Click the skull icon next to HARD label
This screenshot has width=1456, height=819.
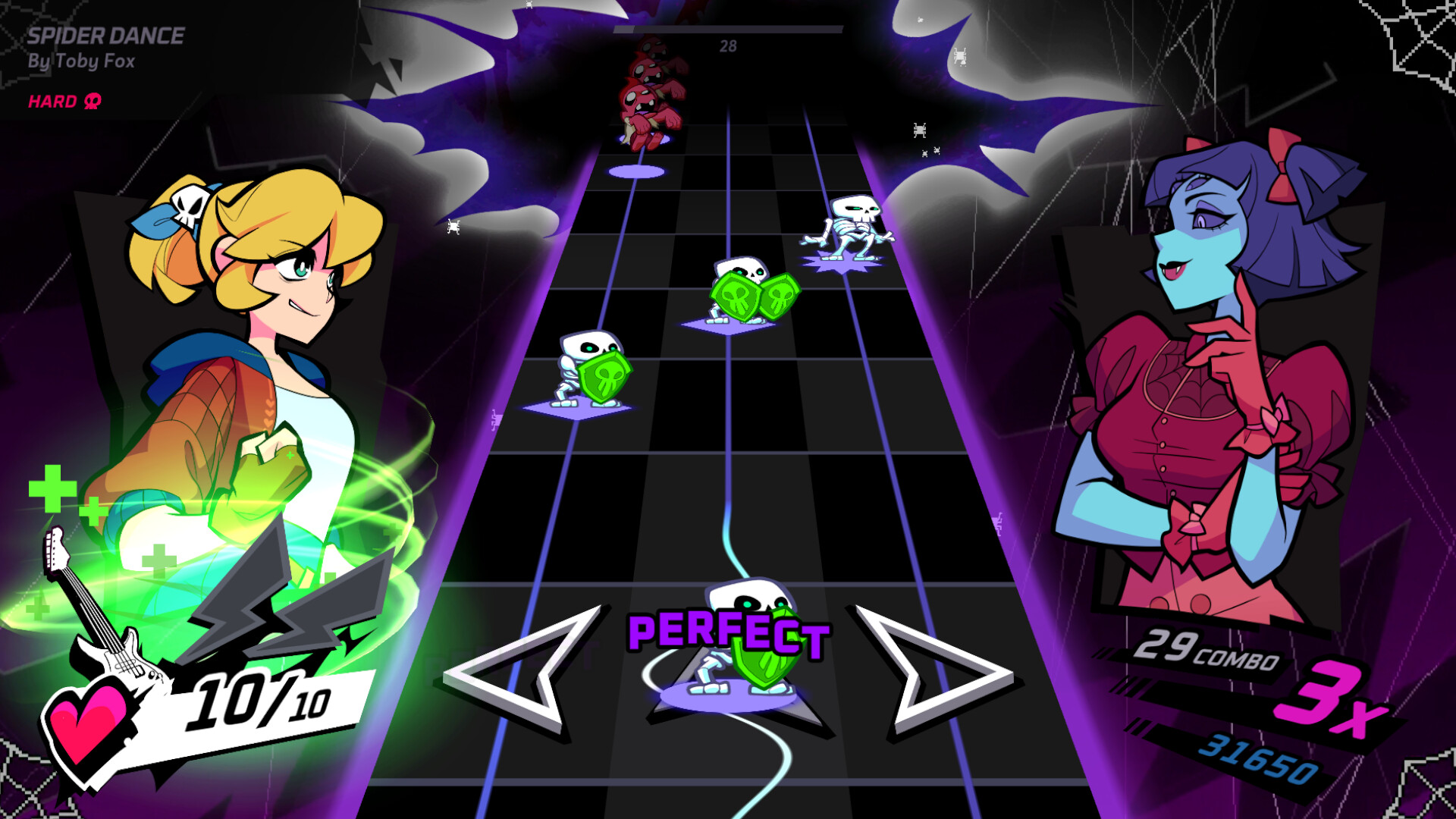coord(91,101)
